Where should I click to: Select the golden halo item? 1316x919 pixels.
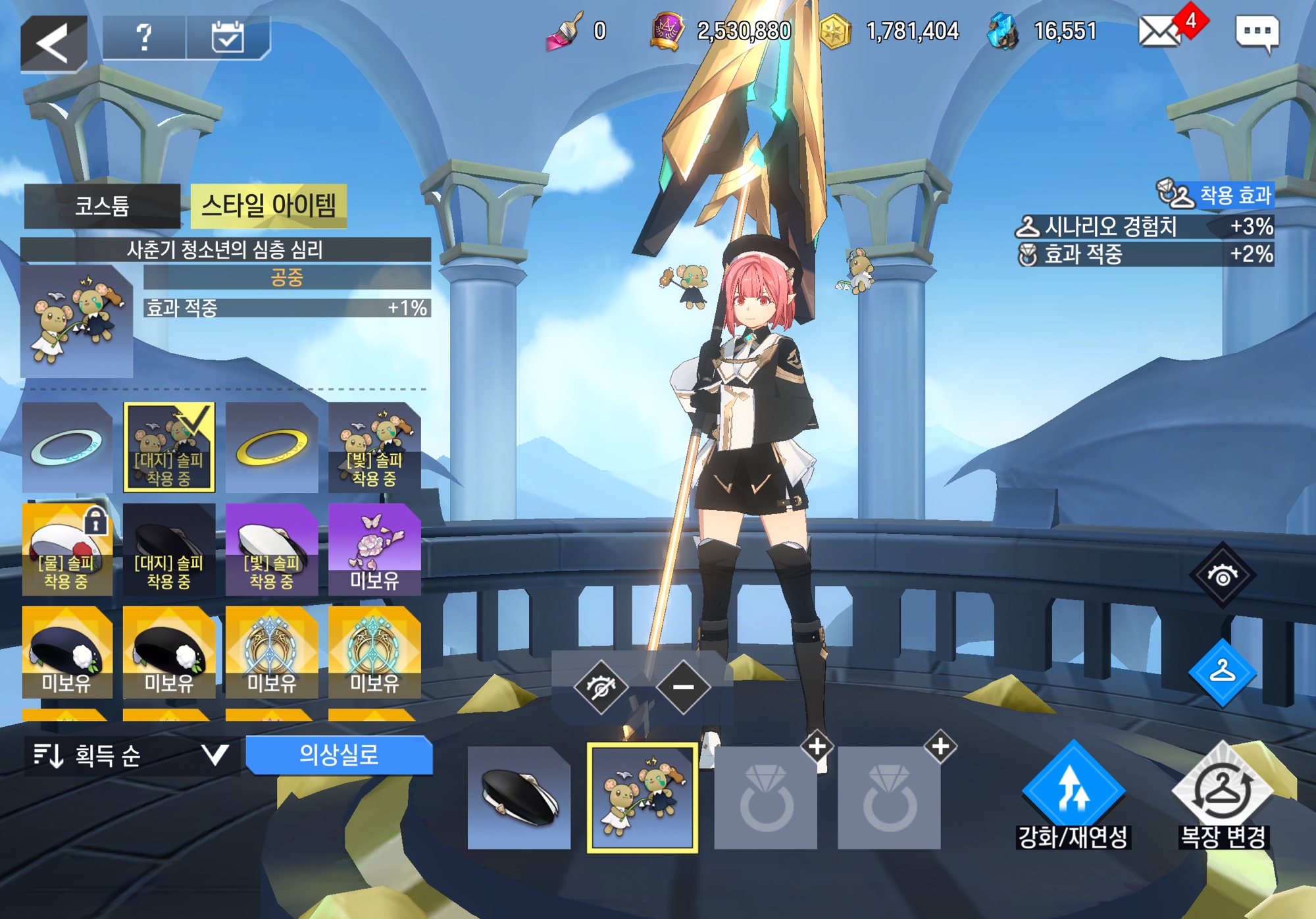(272, 448)
